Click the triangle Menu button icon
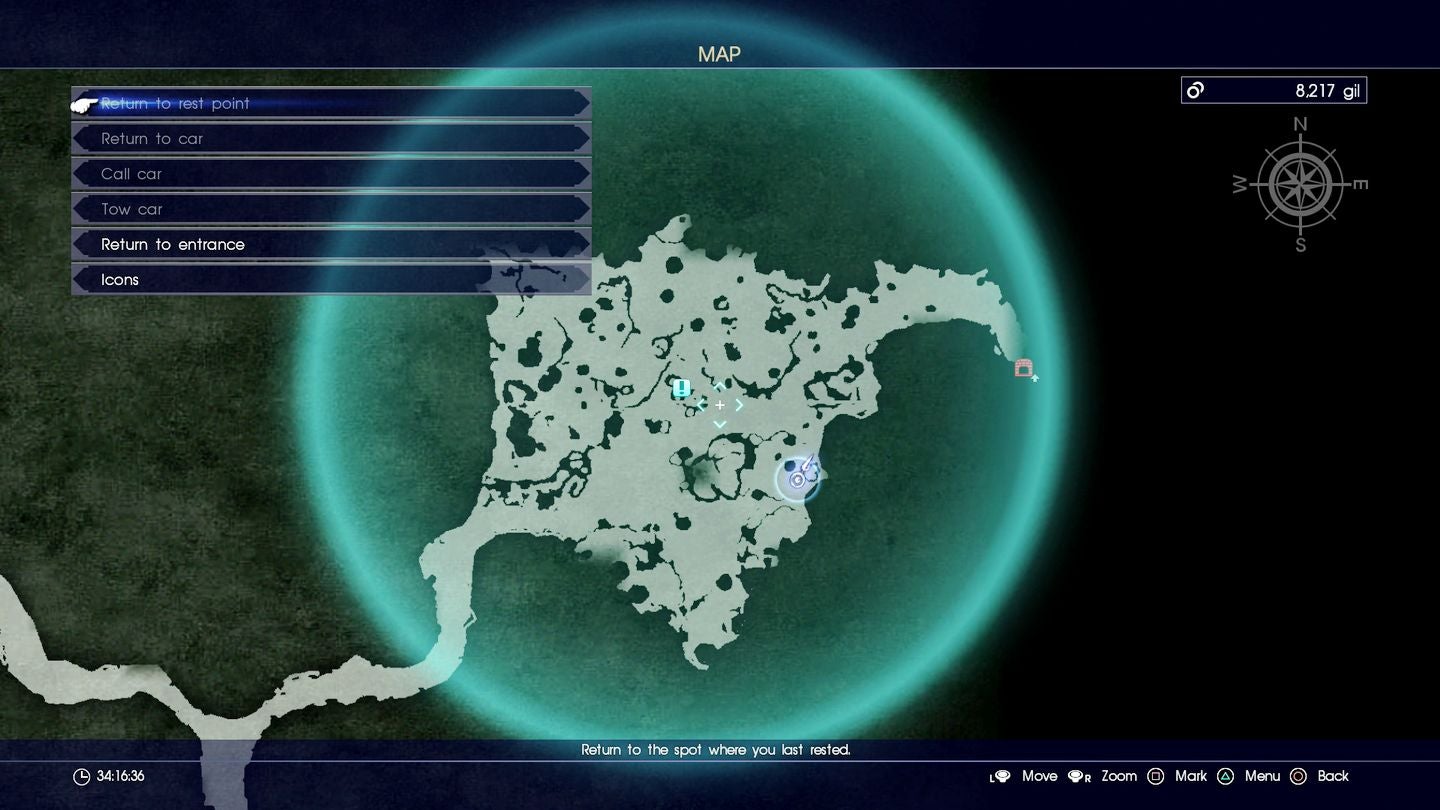This screenshot has height=810, width=1440. point(1227,776)
